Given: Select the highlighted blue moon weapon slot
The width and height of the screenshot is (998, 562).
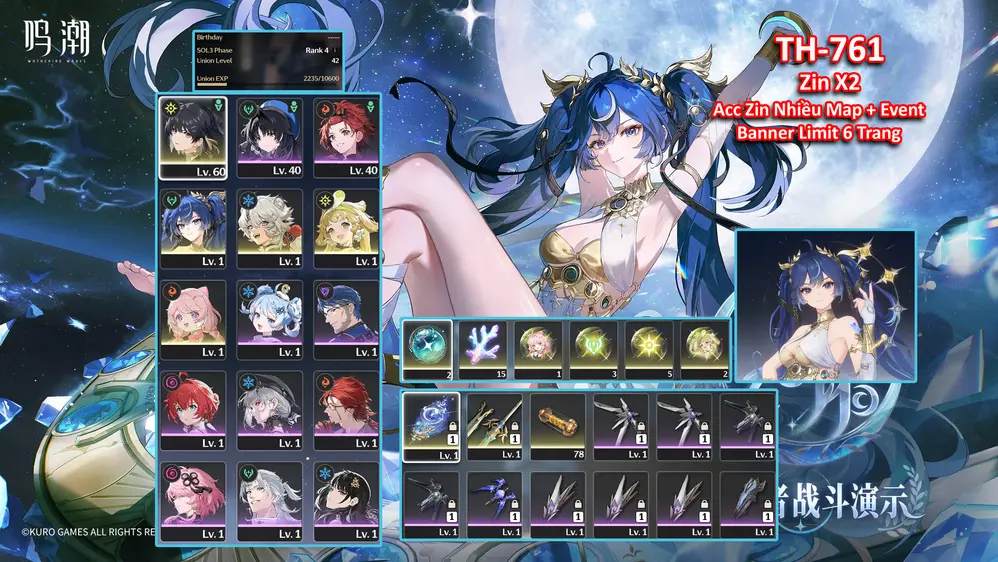Looking at the screenshot, I should [432, 427].
